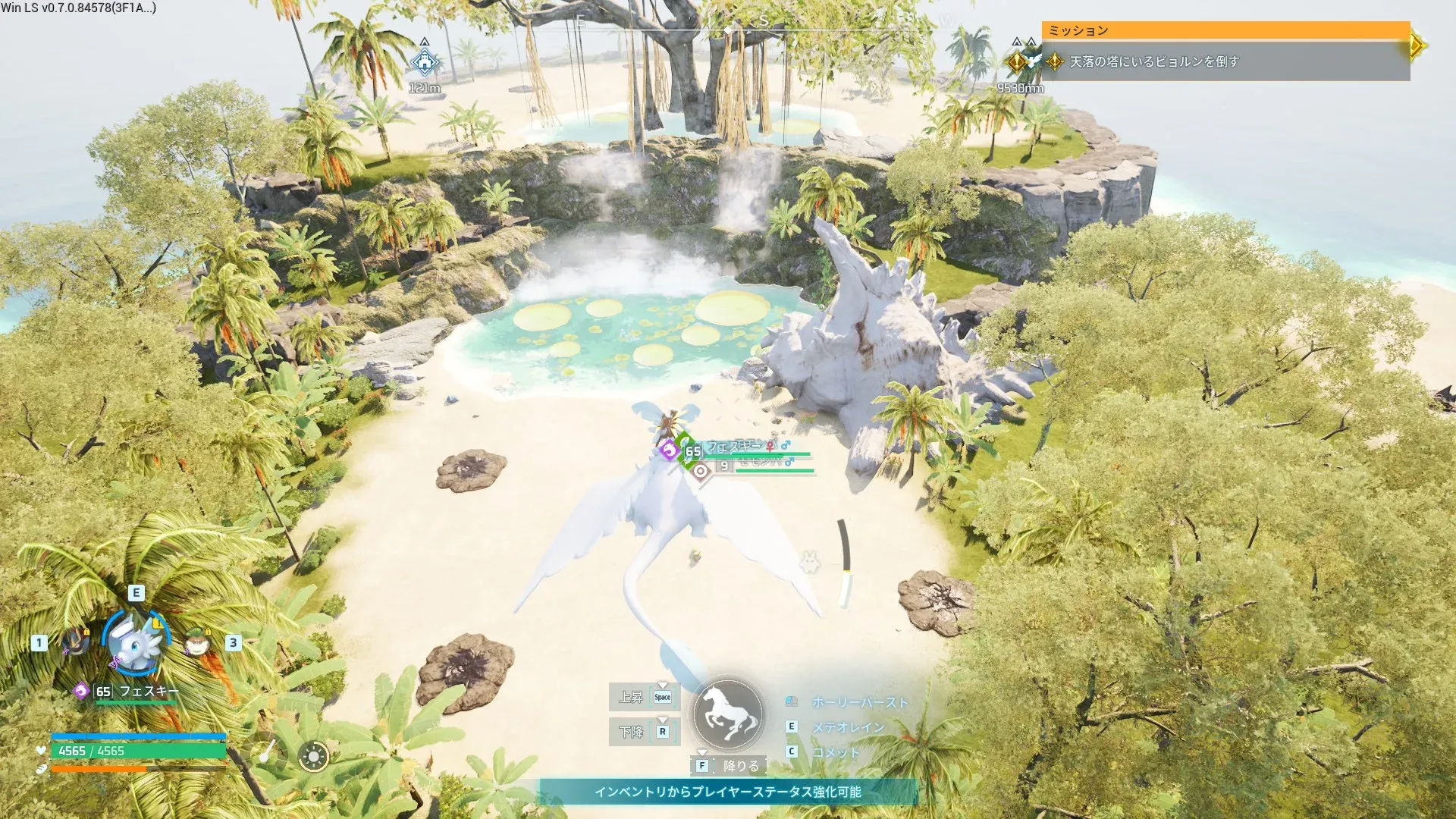
Task: Trigger the コメット skill
Action: point(836,752)
